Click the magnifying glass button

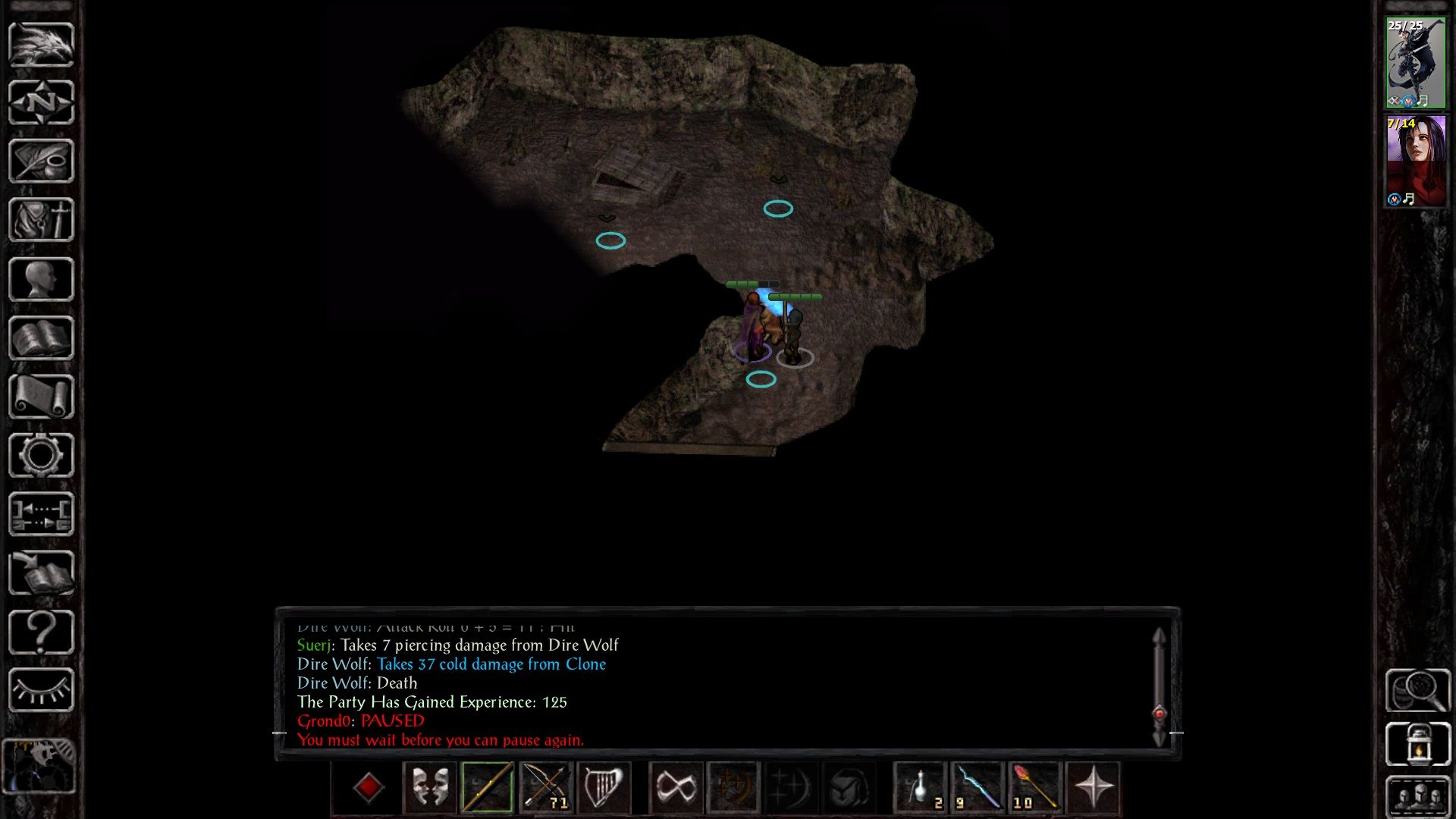[1417, 690]
